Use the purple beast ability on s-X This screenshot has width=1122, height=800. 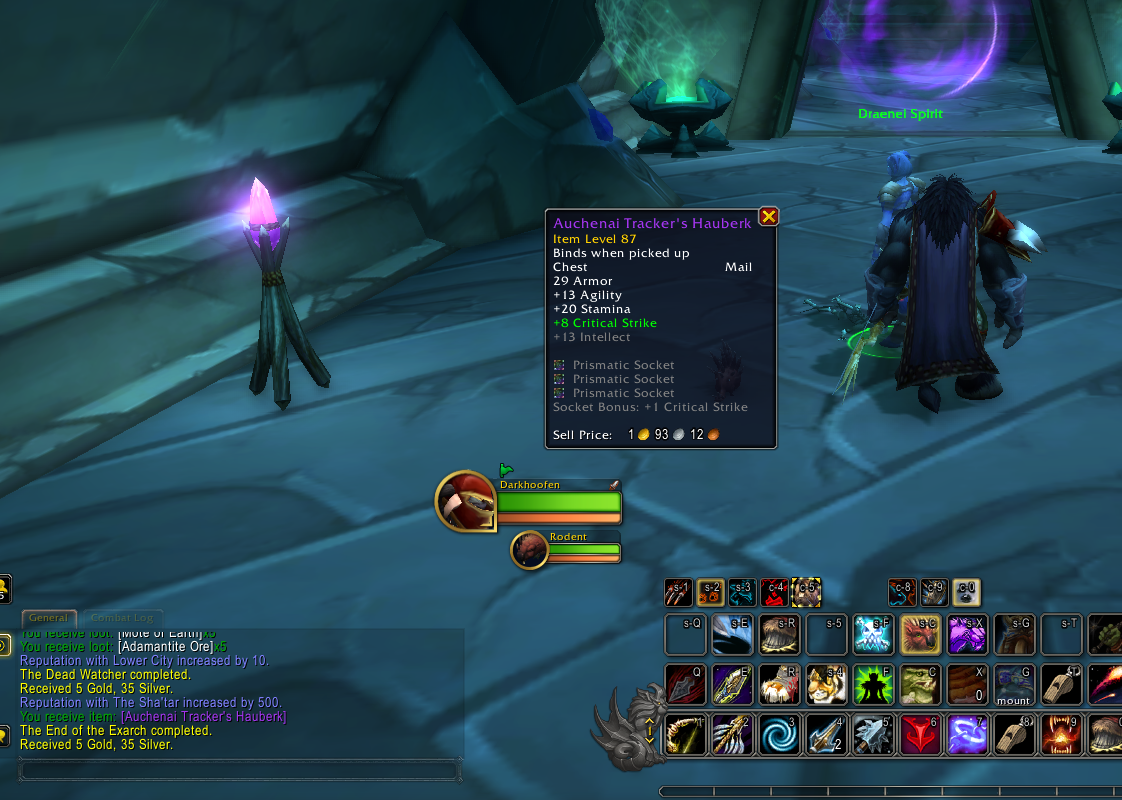pos(967,634)
